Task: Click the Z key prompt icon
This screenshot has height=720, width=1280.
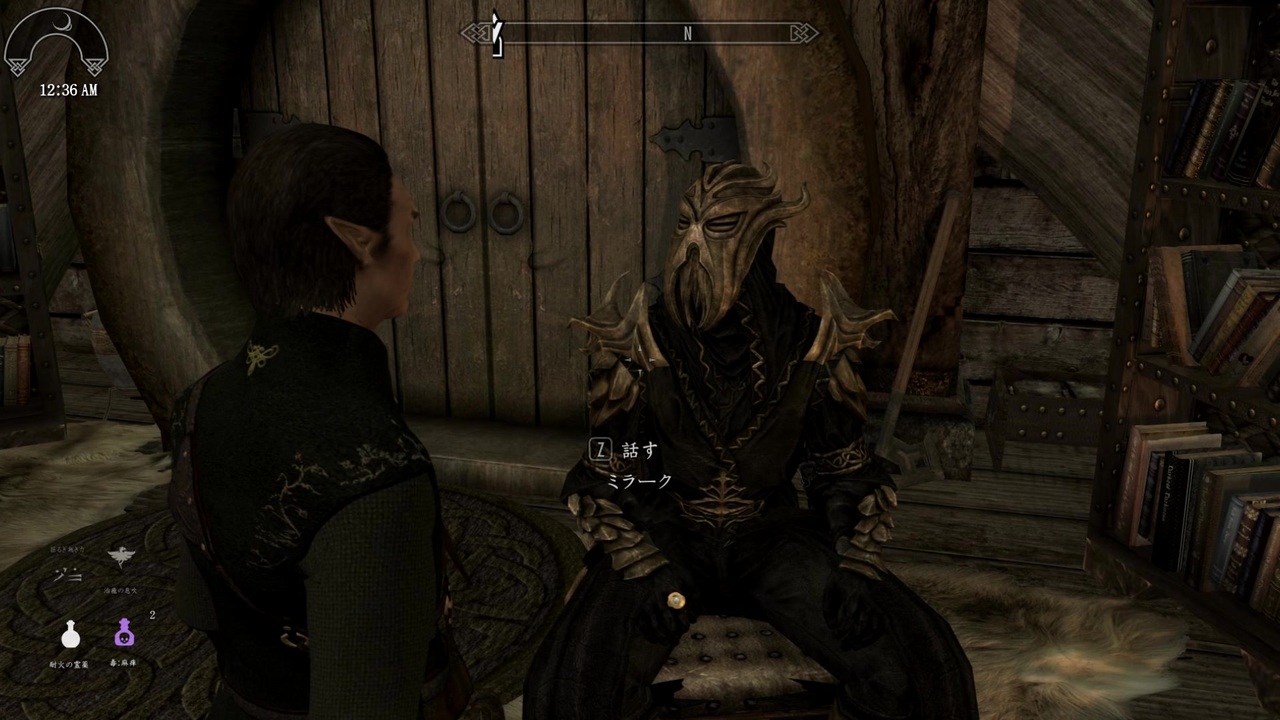Action: click(599, 449)
